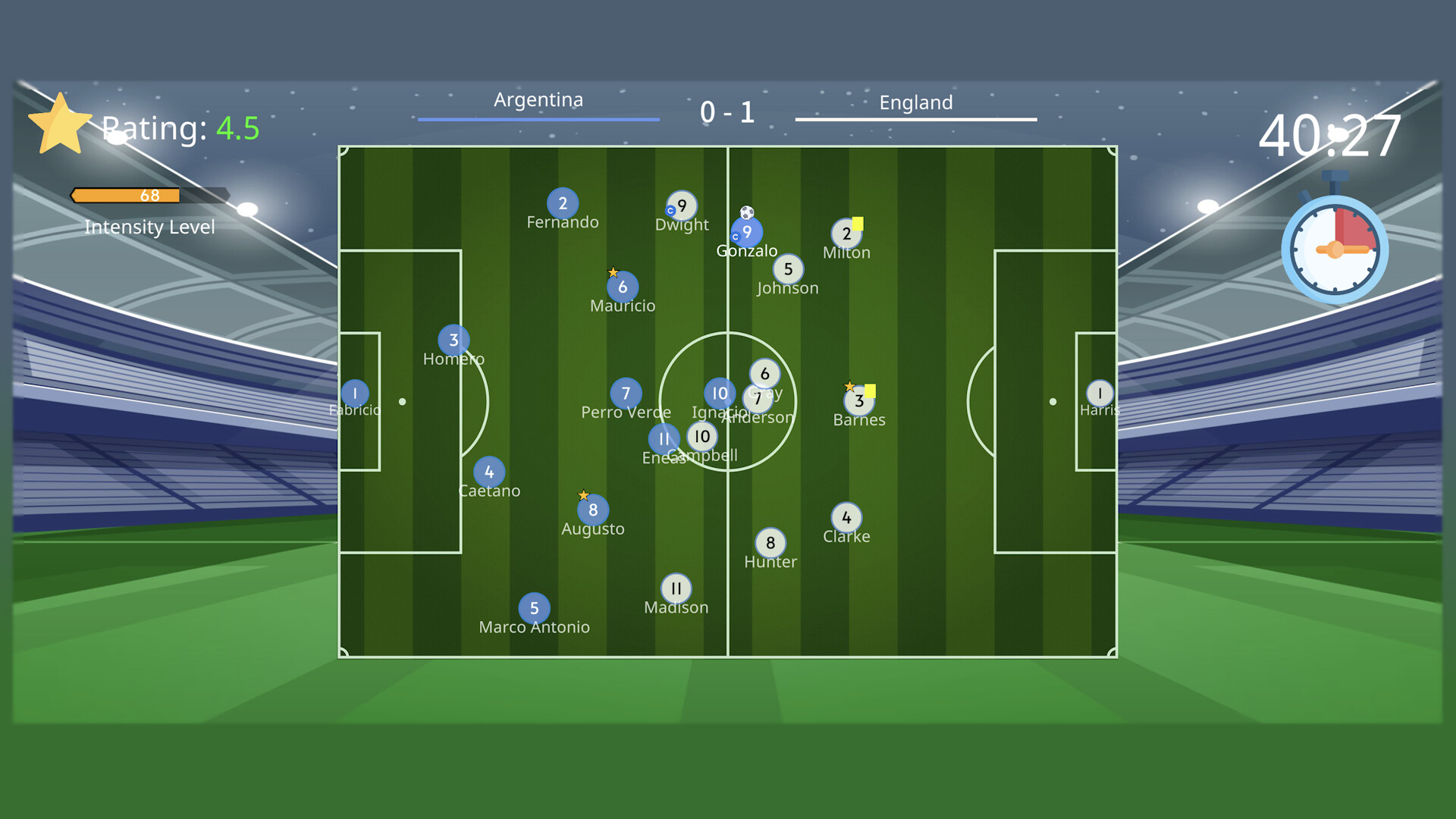Image resolution: width=1456 pixels, height=819 pixels.
Task: Click the 0 - 1 scoreline
Action: tap(726, 112)
